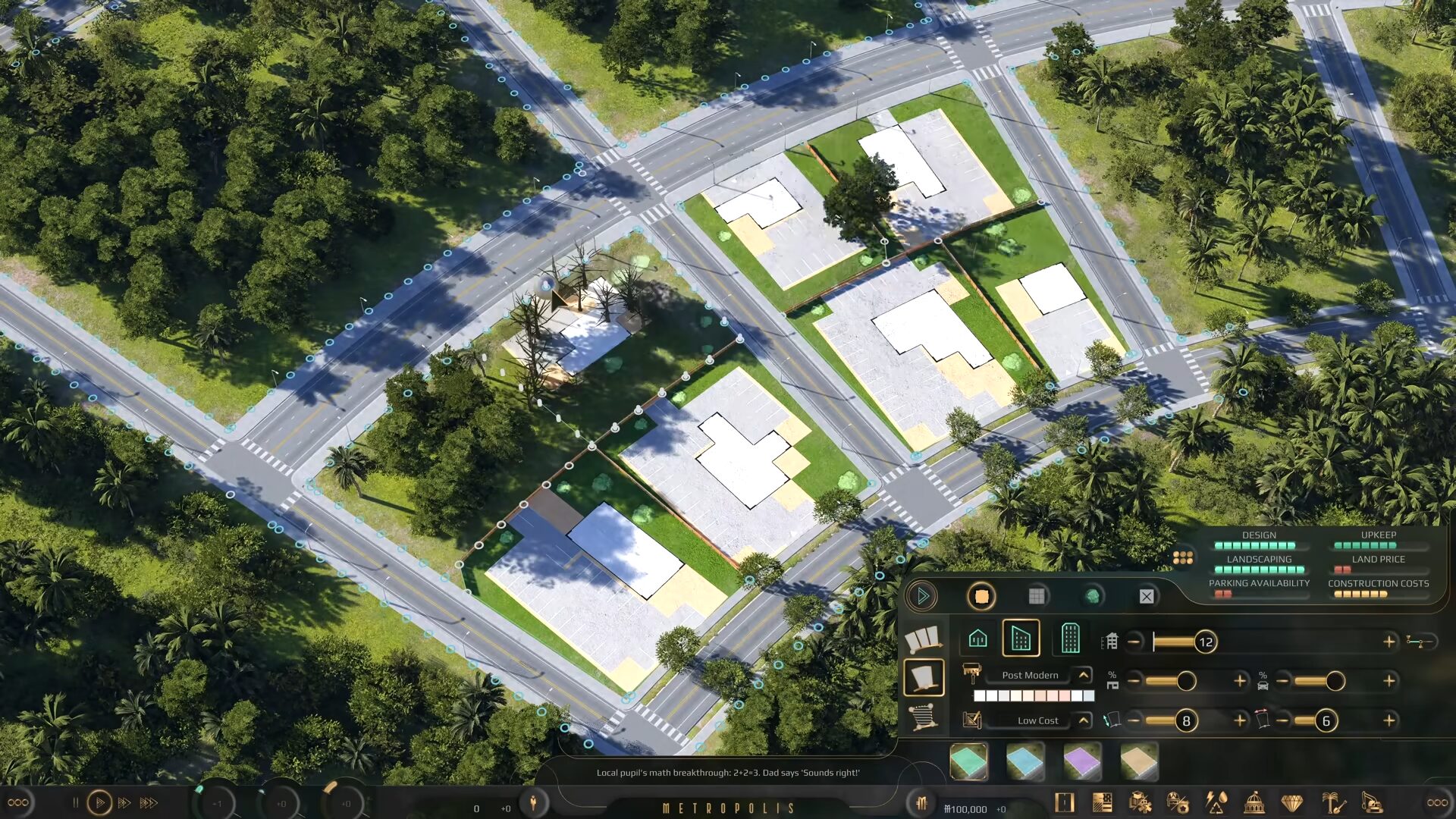Increase the building floors value above 12

[x=1389, y=642]
